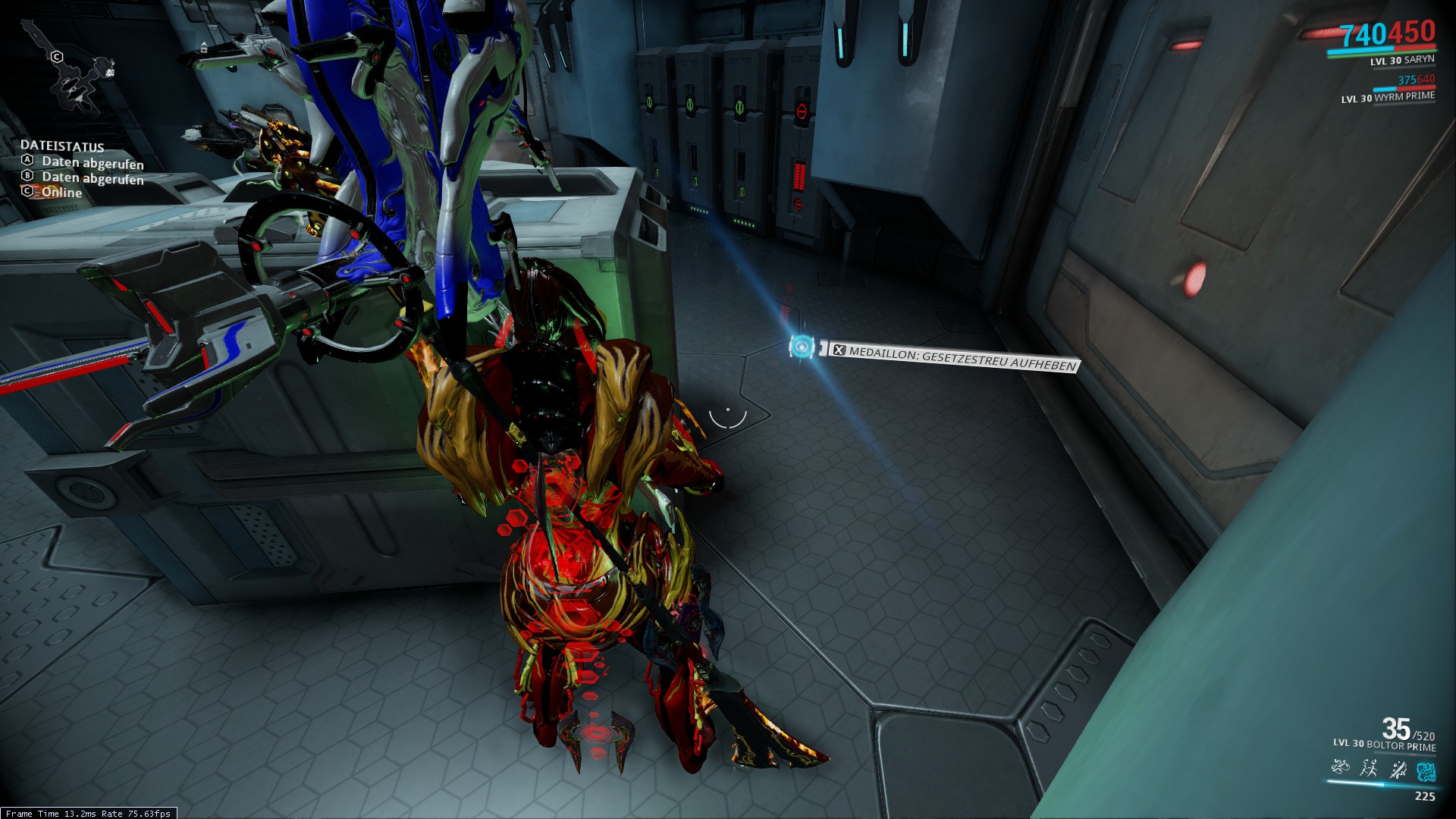Toggle player B data status indicator
1456x819 pixels.
pyautogui.click(x=28, y=177)
